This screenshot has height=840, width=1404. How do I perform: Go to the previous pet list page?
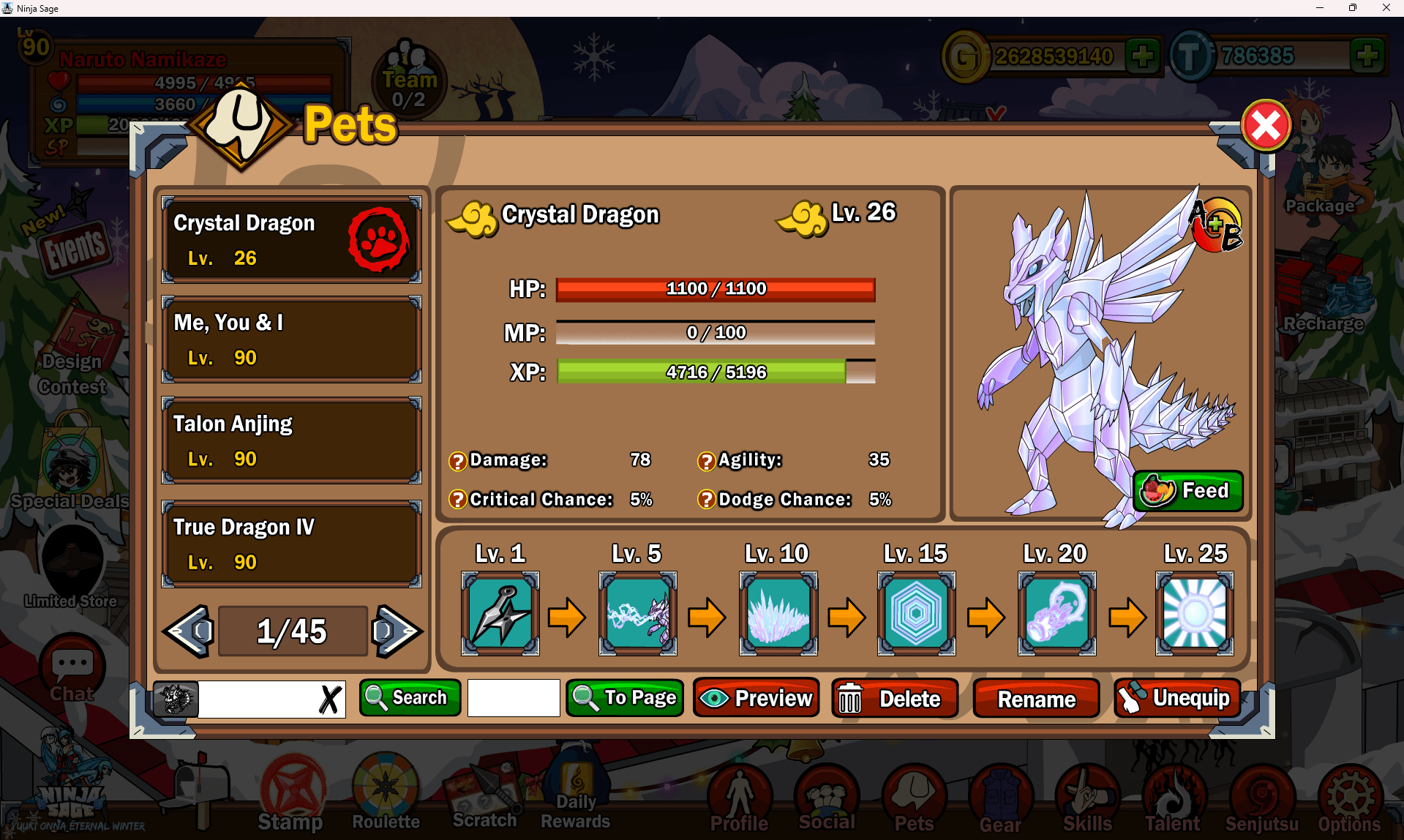pyautogui.click(x=189, y=631)
